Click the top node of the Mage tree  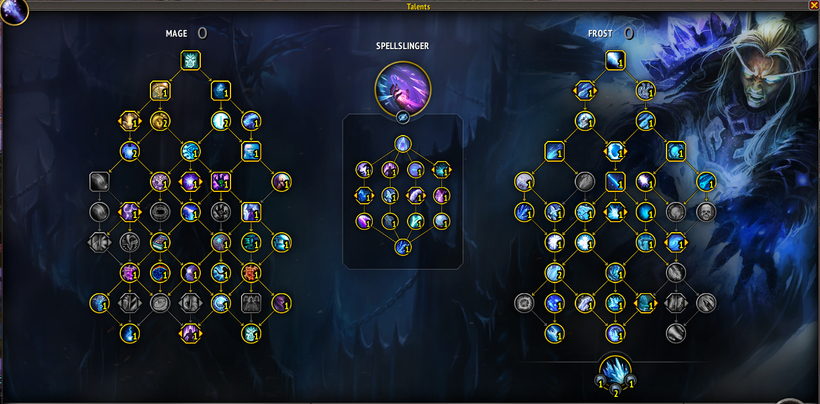190,61
